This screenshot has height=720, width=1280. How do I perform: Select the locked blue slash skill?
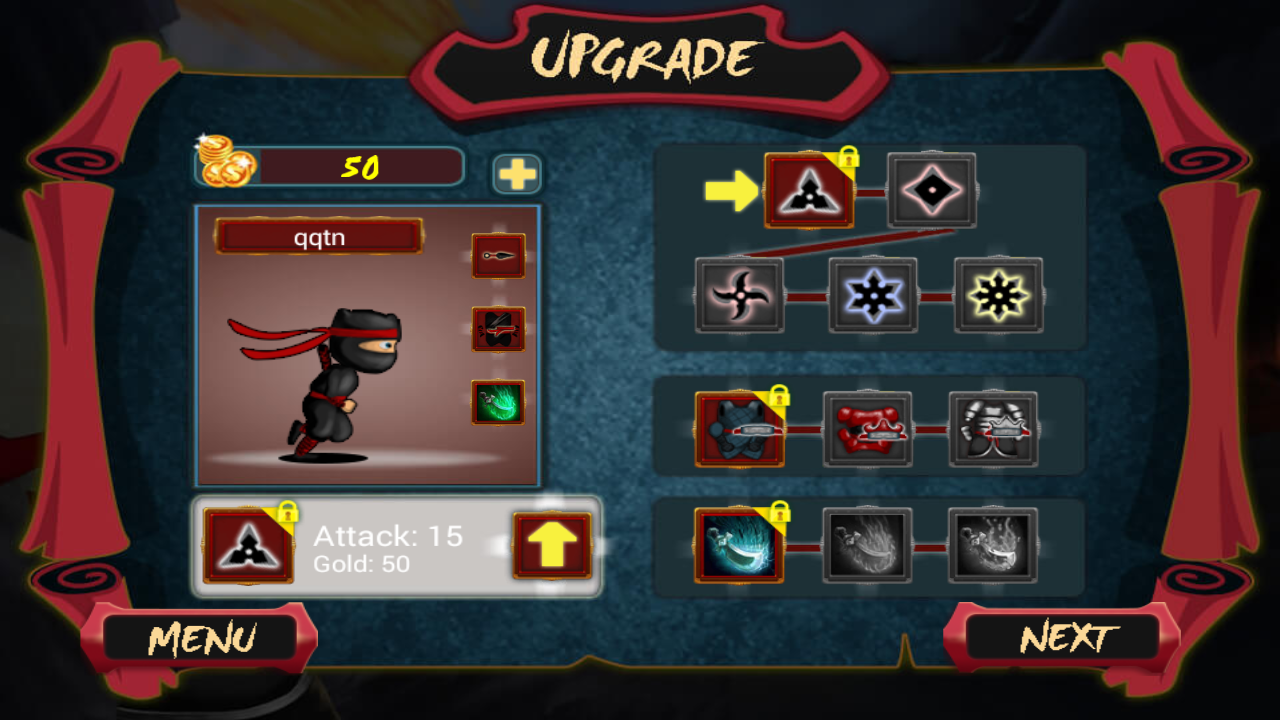click(x=740, y=546)
